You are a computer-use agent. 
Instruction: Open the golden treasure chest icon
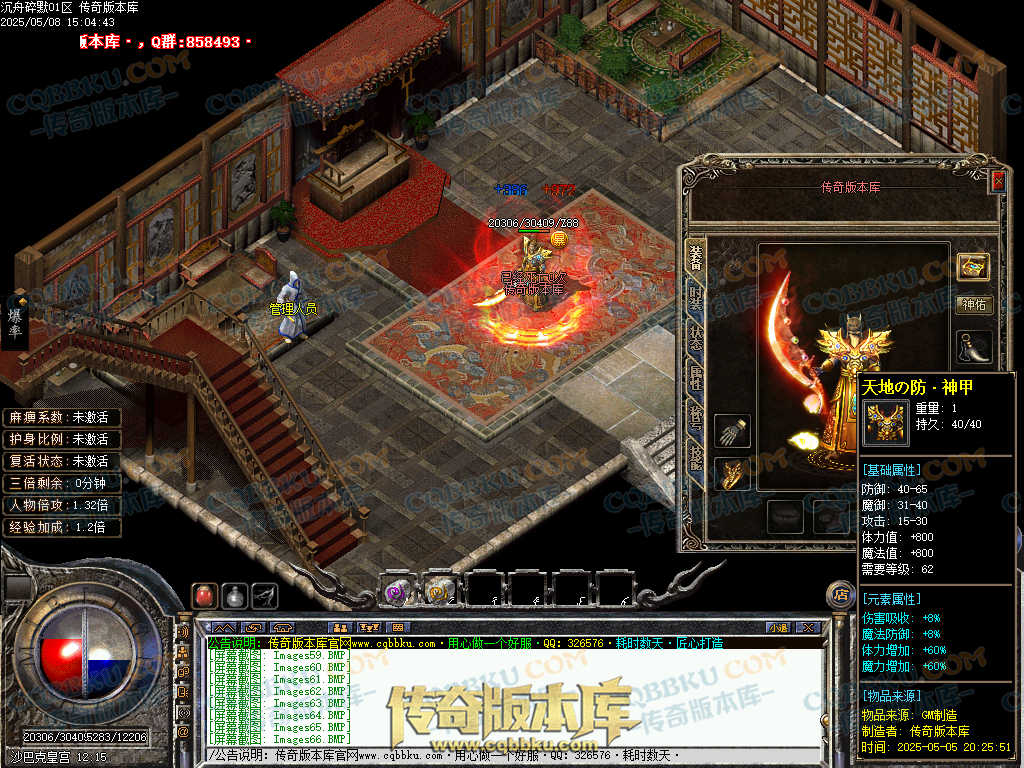(973, 265)
